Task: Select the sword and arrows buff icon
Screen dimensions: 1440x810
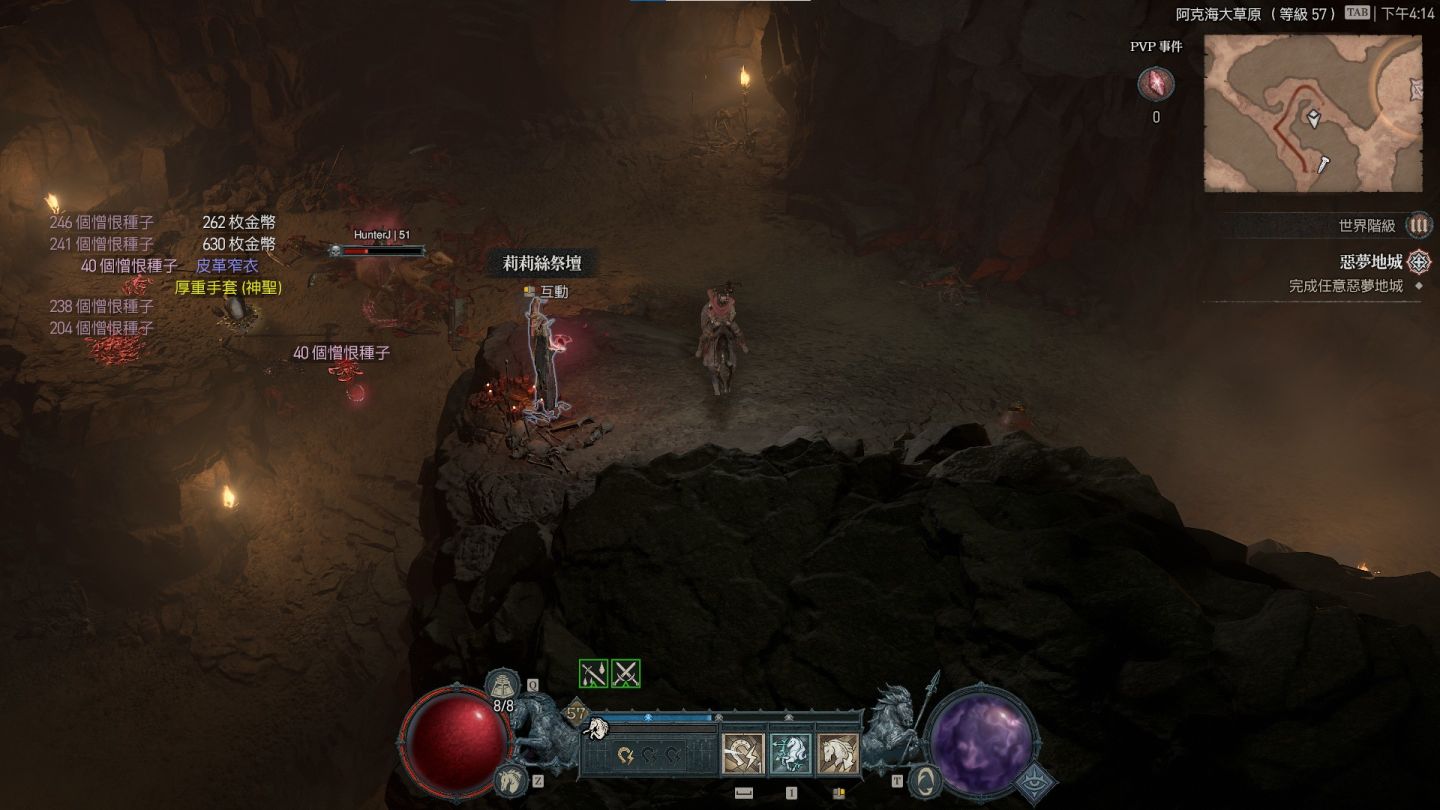Action: pyautogui.click(x=594, y=674)
